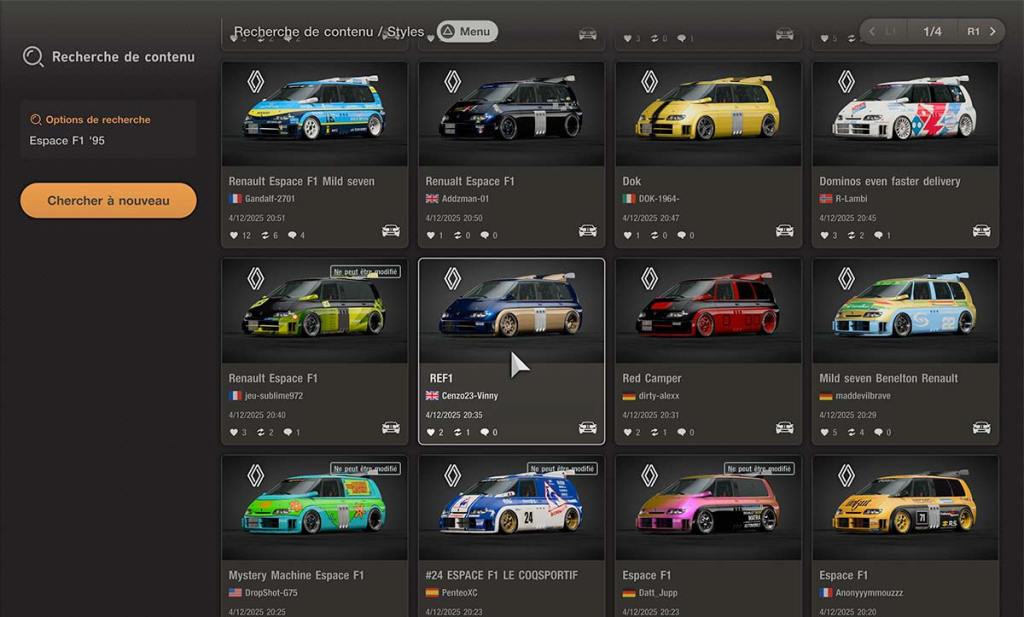Open the Menu button in header
The image size is (1024, 617).
[x=467, y=31]
